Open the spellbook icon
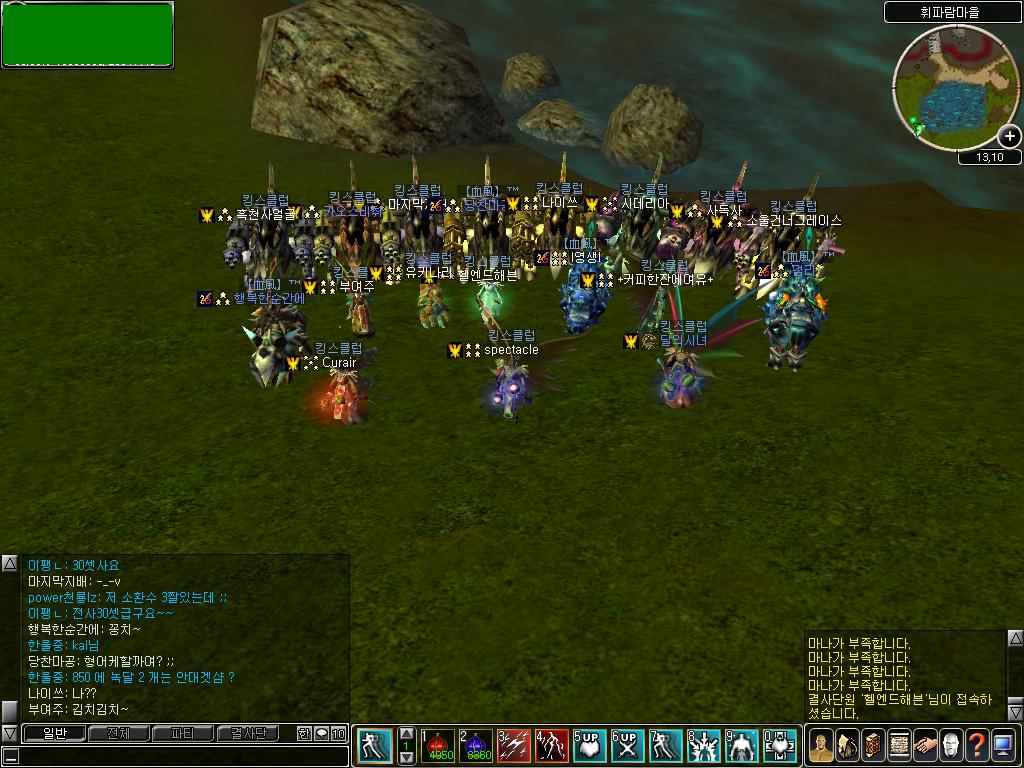 [x=873, y=745]
